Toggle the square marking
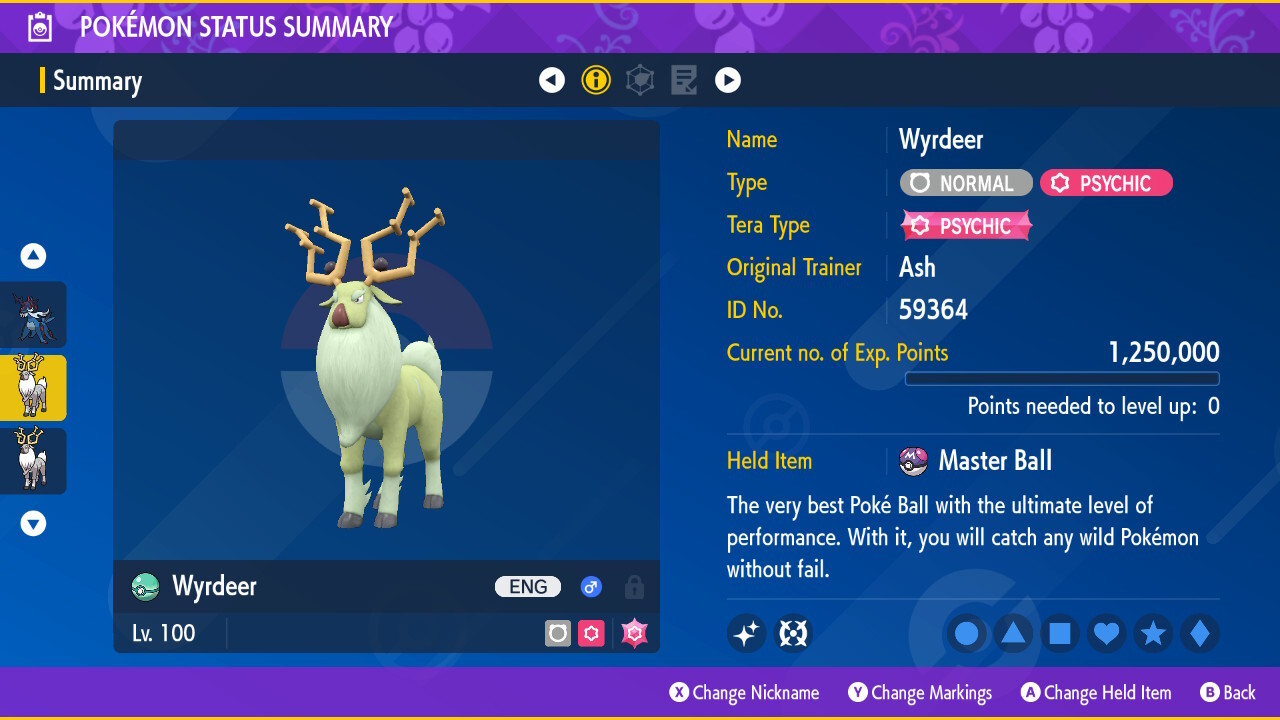The image size is (1280, 720). [1060, 634]
